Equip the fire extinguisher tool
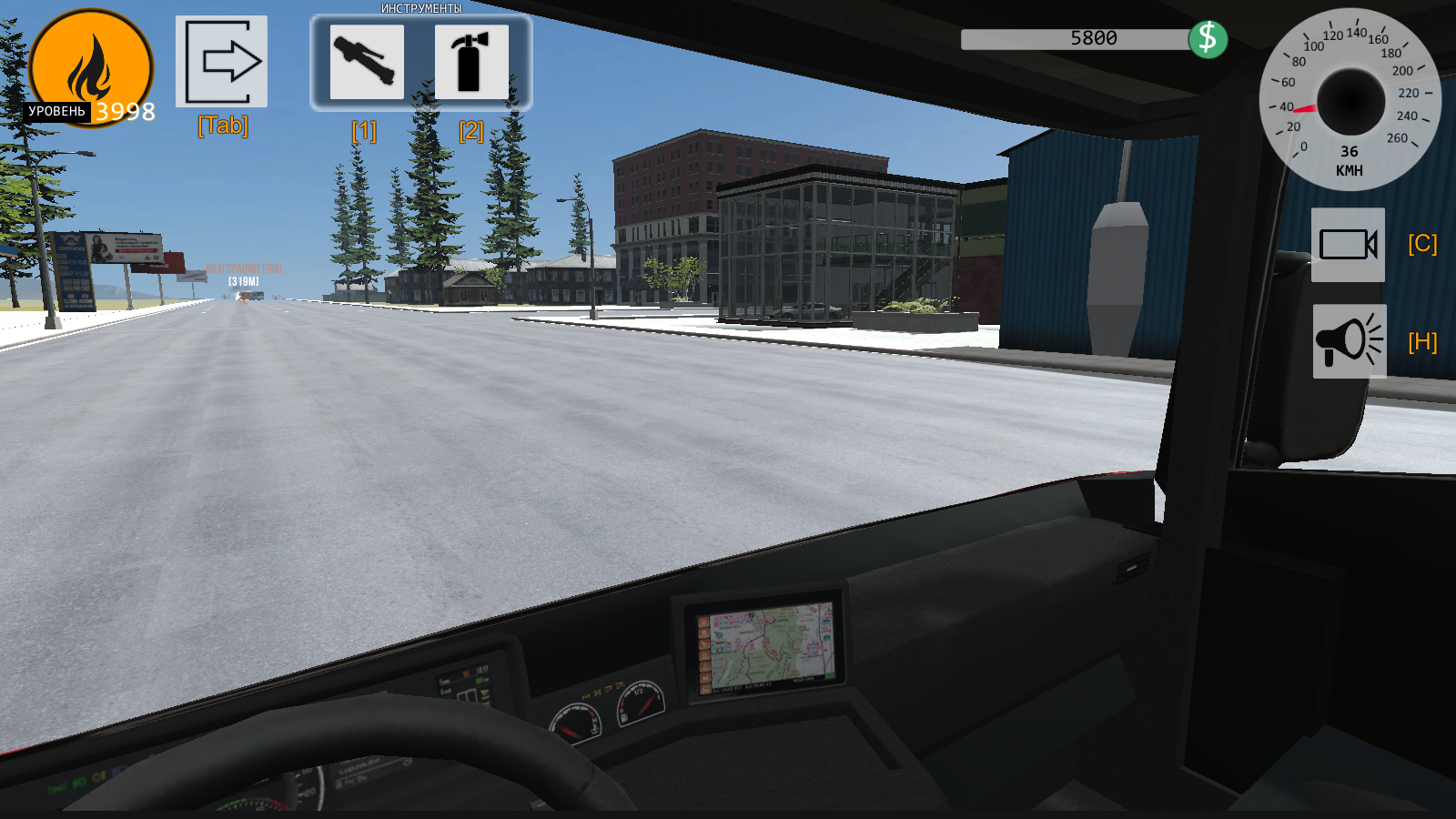The height and width of the screenshot is (819, 1456). 471,61
